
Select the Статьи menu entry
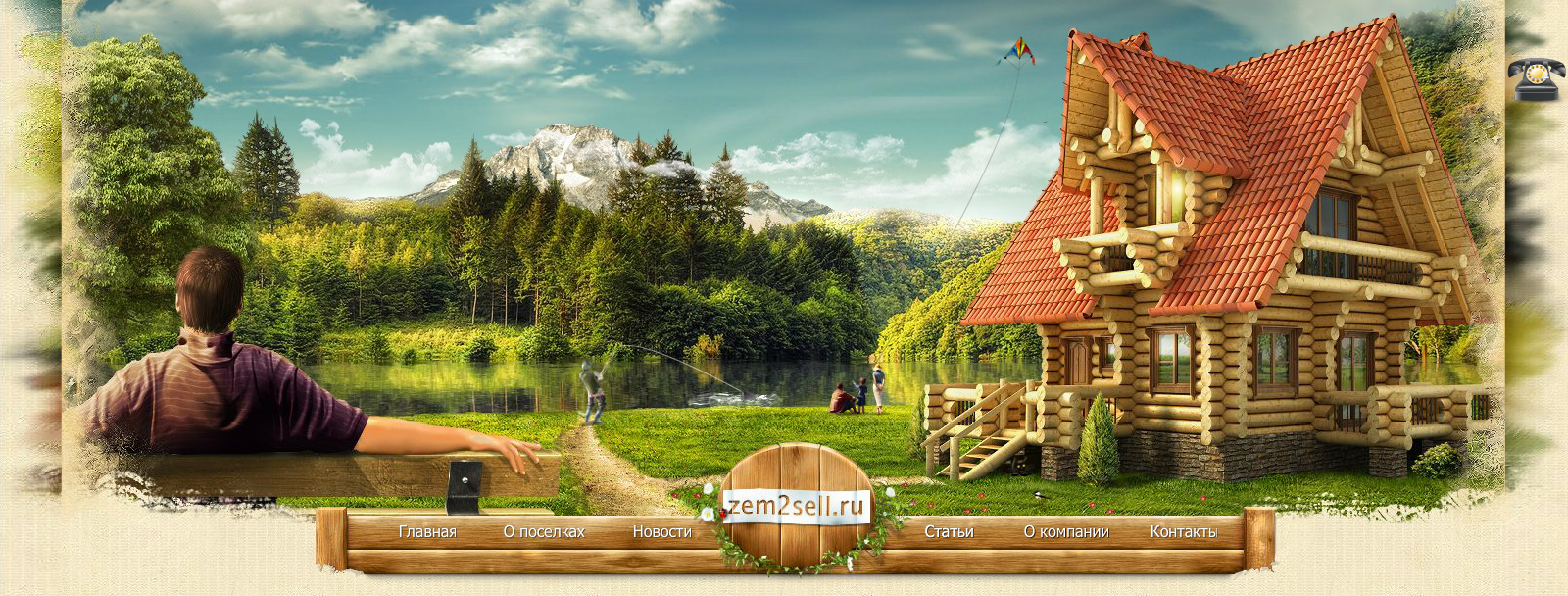(949, 532)
